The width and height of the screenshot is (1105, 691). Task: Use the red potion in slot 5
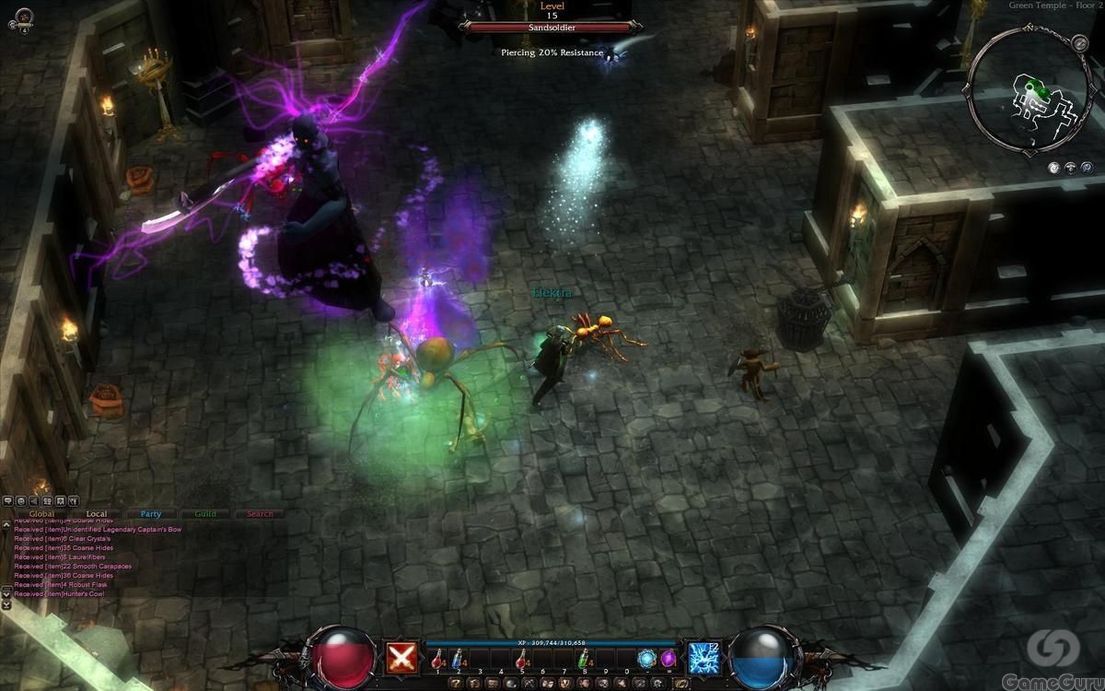522,658
